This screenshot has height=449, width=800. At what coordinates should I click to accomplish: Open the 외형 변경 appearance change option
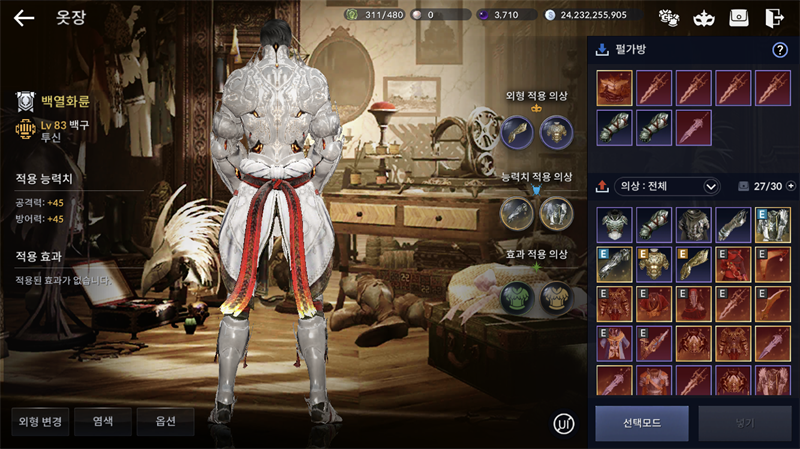(41, 421)
